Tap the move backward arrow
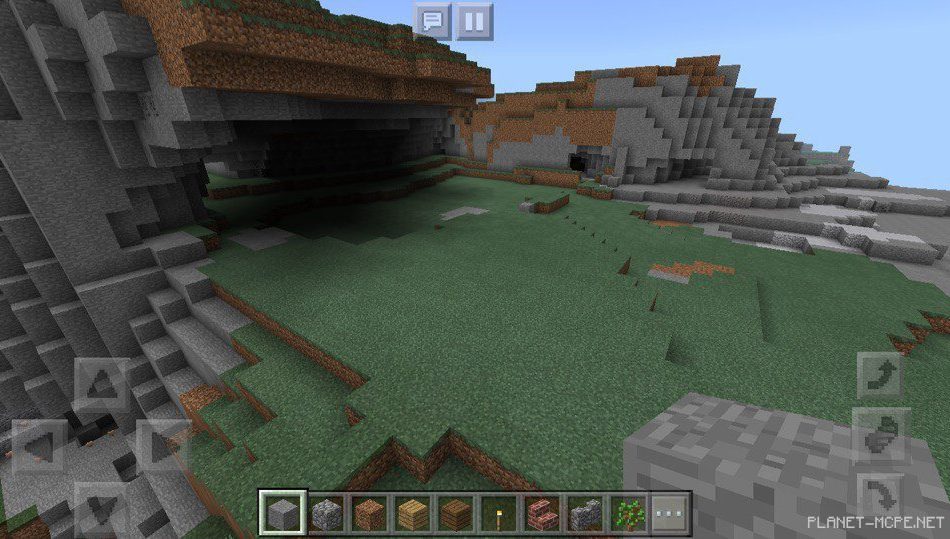This screenshot has height=539, width=950. pos(100,505)
